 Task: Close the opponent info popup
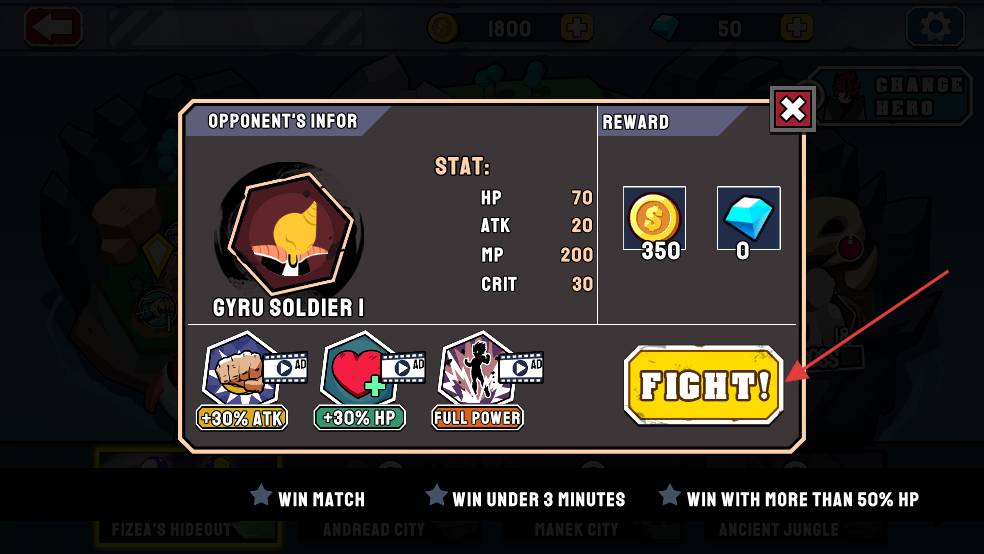793,109
